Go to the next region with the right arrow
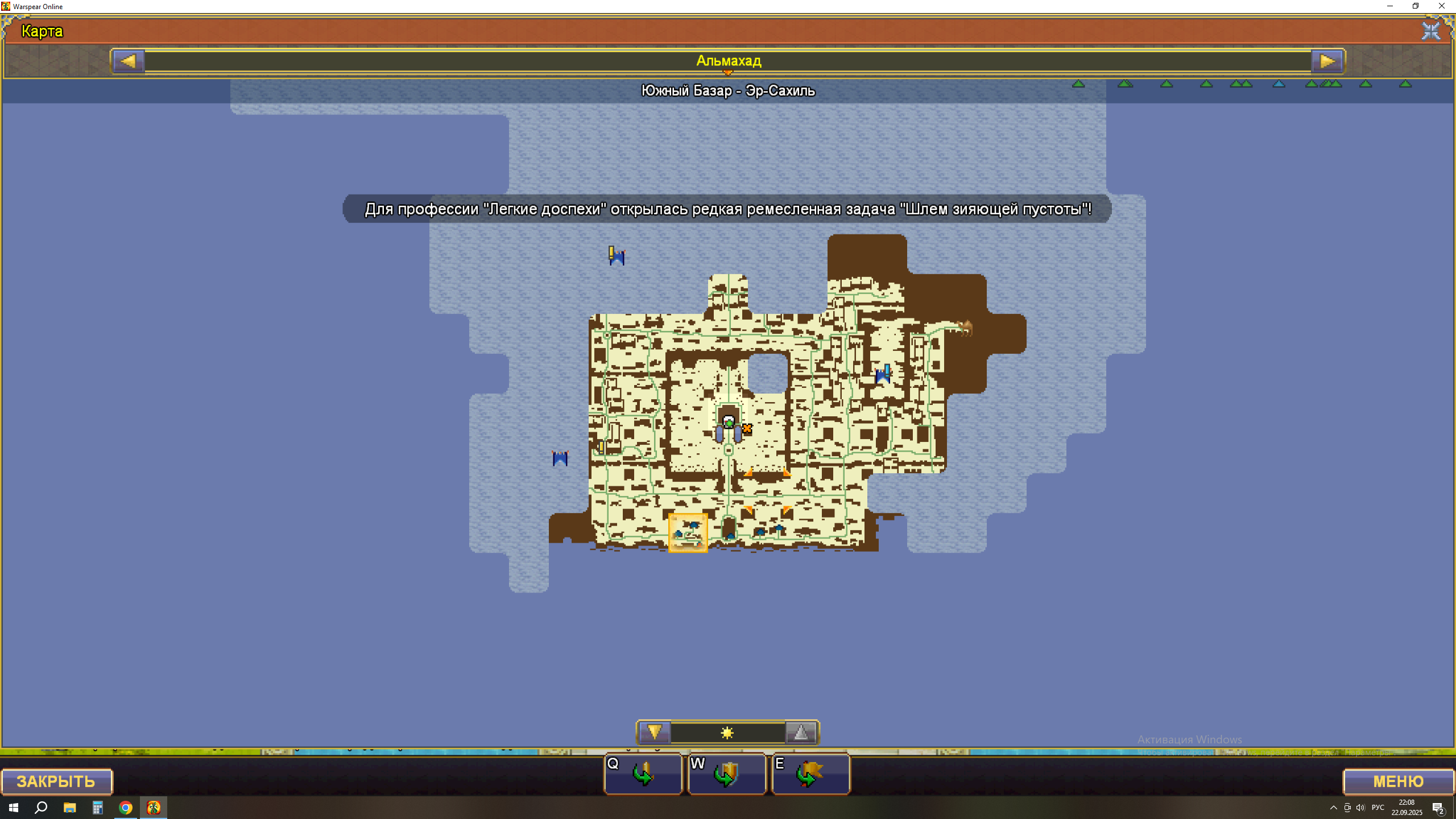Viewport: 1456px width, 819px height. (1327, 61)
